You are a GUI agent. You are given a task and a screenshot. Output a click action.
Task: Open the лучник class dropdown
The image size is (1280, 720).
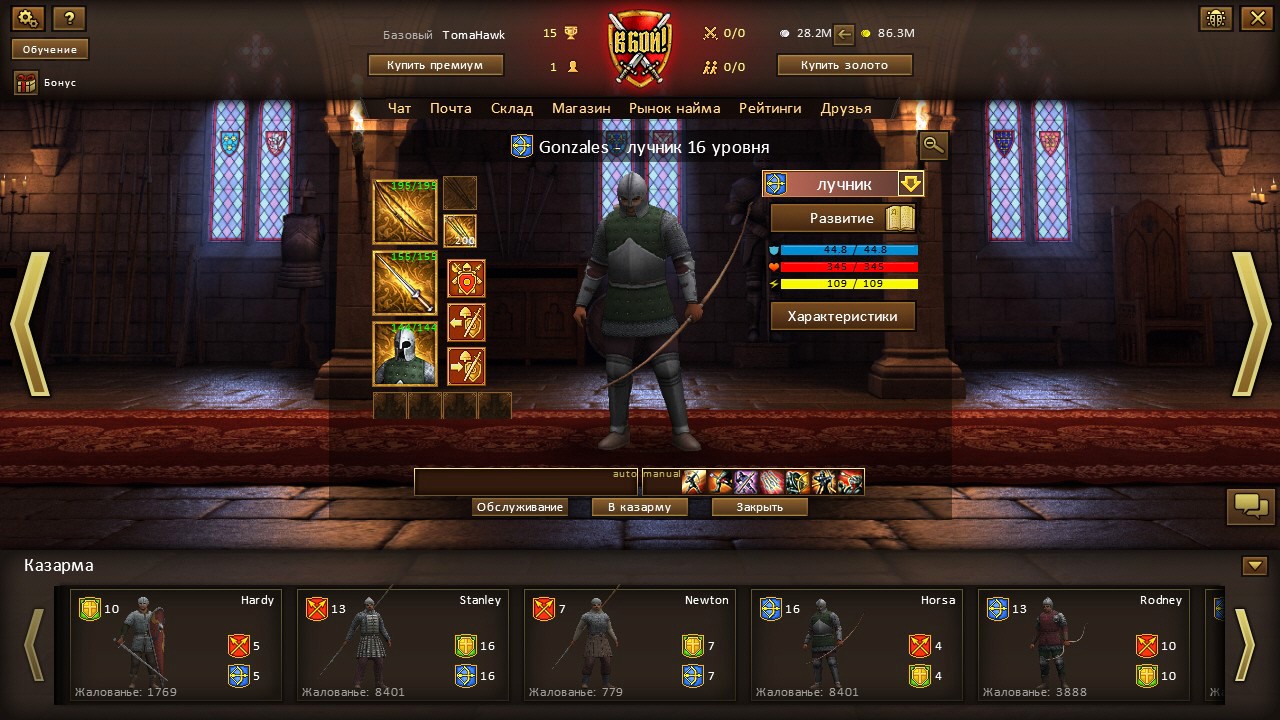pyautogui.click(x=910, y=184)
